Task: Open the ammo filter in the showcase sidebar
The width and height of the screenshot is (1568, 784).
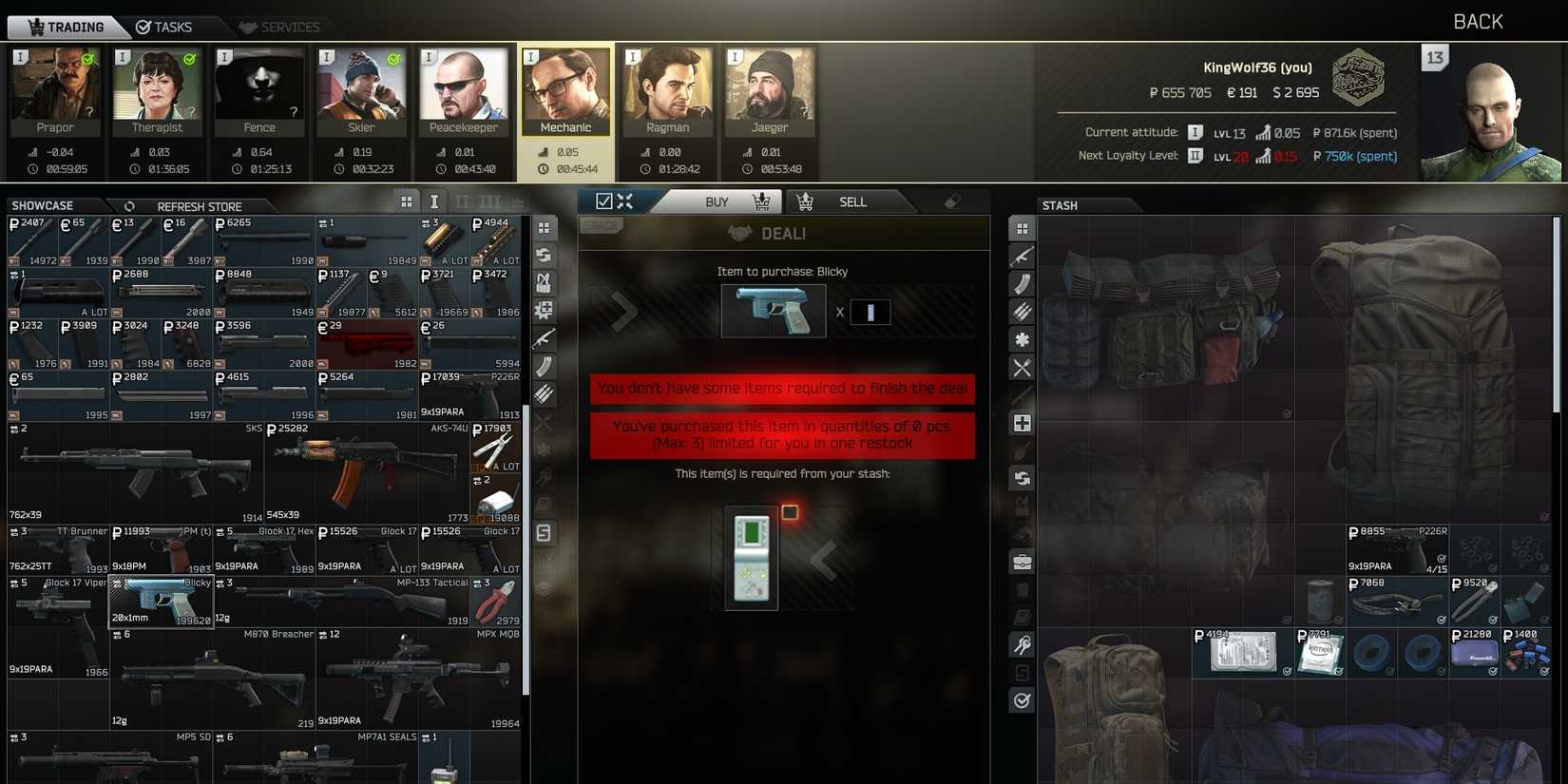Action: (544, 392)
